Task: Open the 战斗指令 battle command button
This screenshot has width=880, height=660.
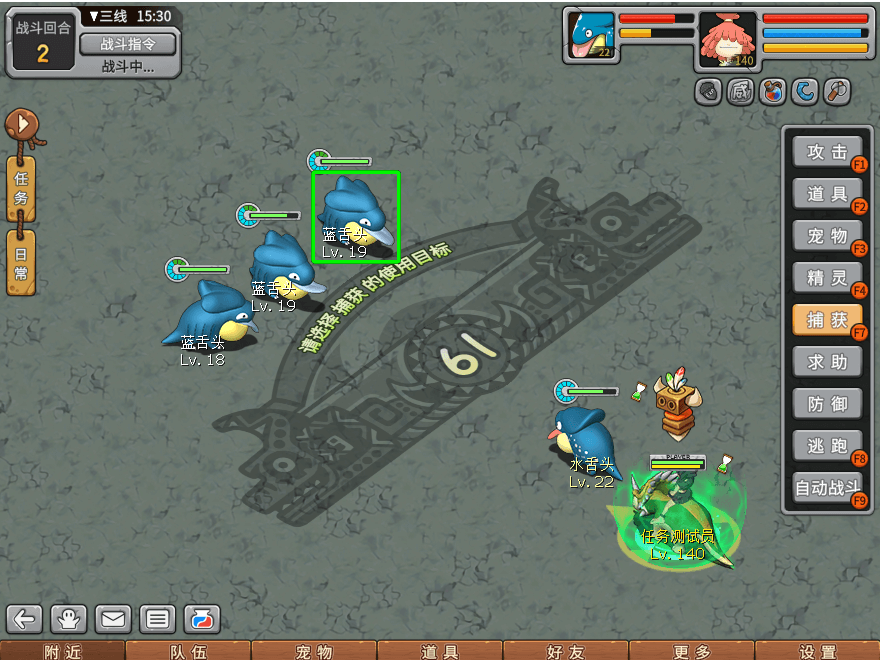Action: [x=127, y=44]
